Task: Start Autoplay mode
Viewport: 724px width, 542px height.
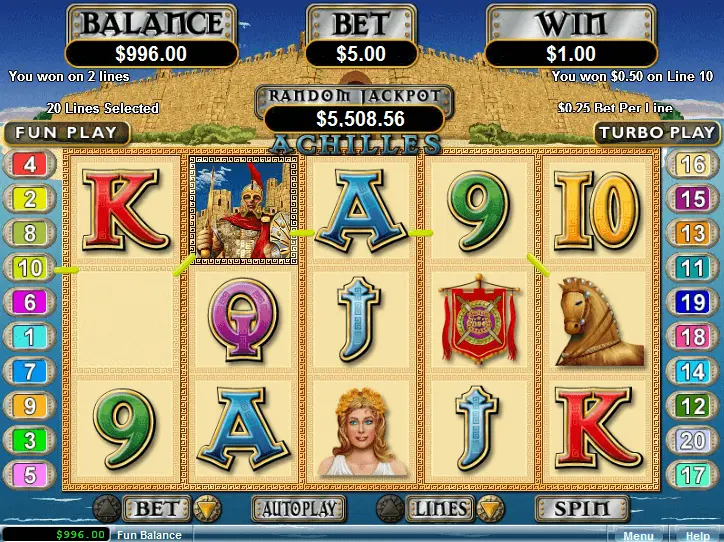Action: pyautogui.click(x=298, y=509)
